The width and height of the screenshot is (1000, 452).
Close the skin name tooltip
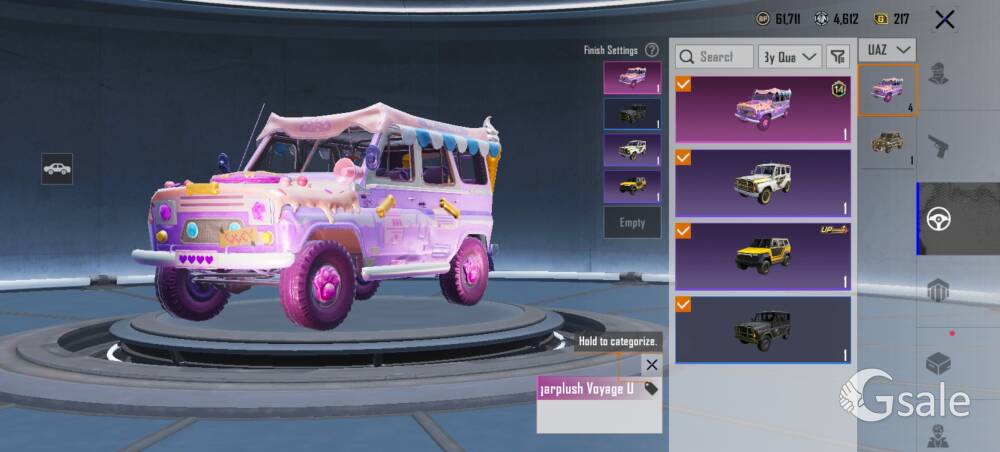pos(651,365)
